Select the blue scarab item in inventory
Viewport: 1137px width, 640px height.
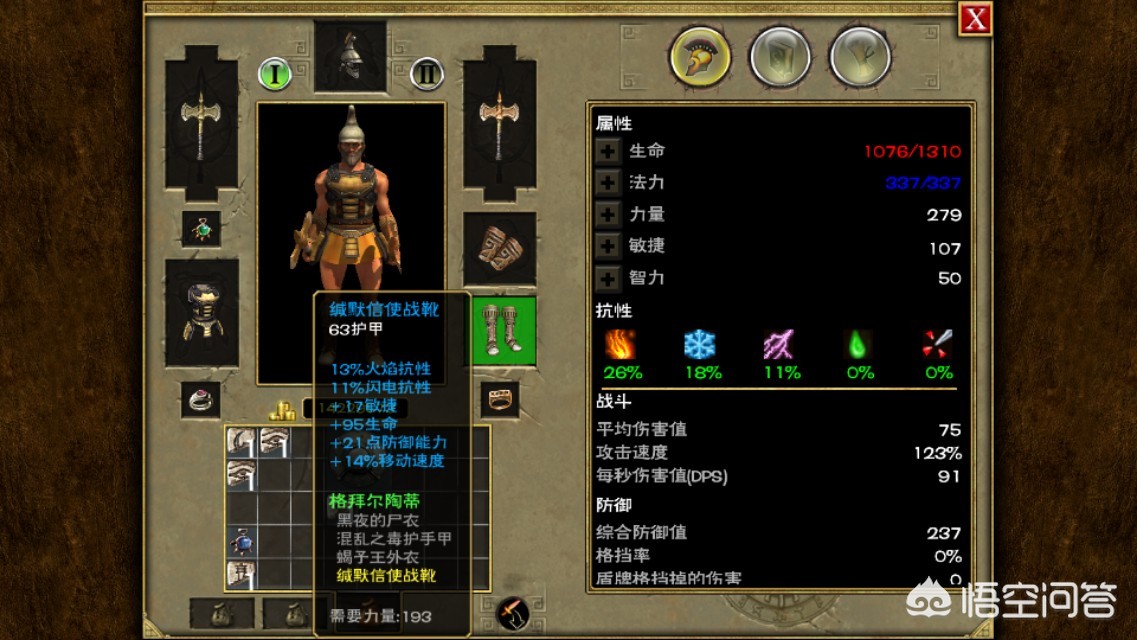240,541
